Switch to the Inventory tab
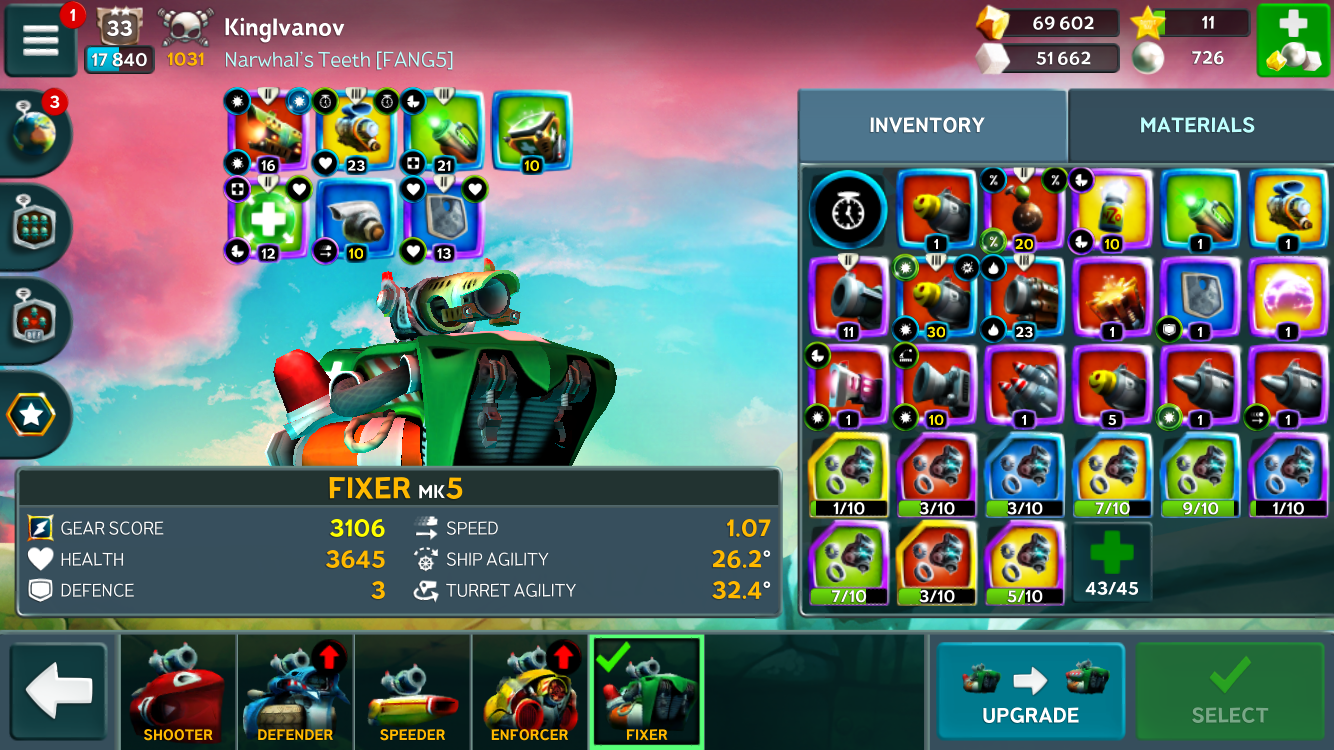The width and height of the screenshot is (1334, 750). [927, 125]
